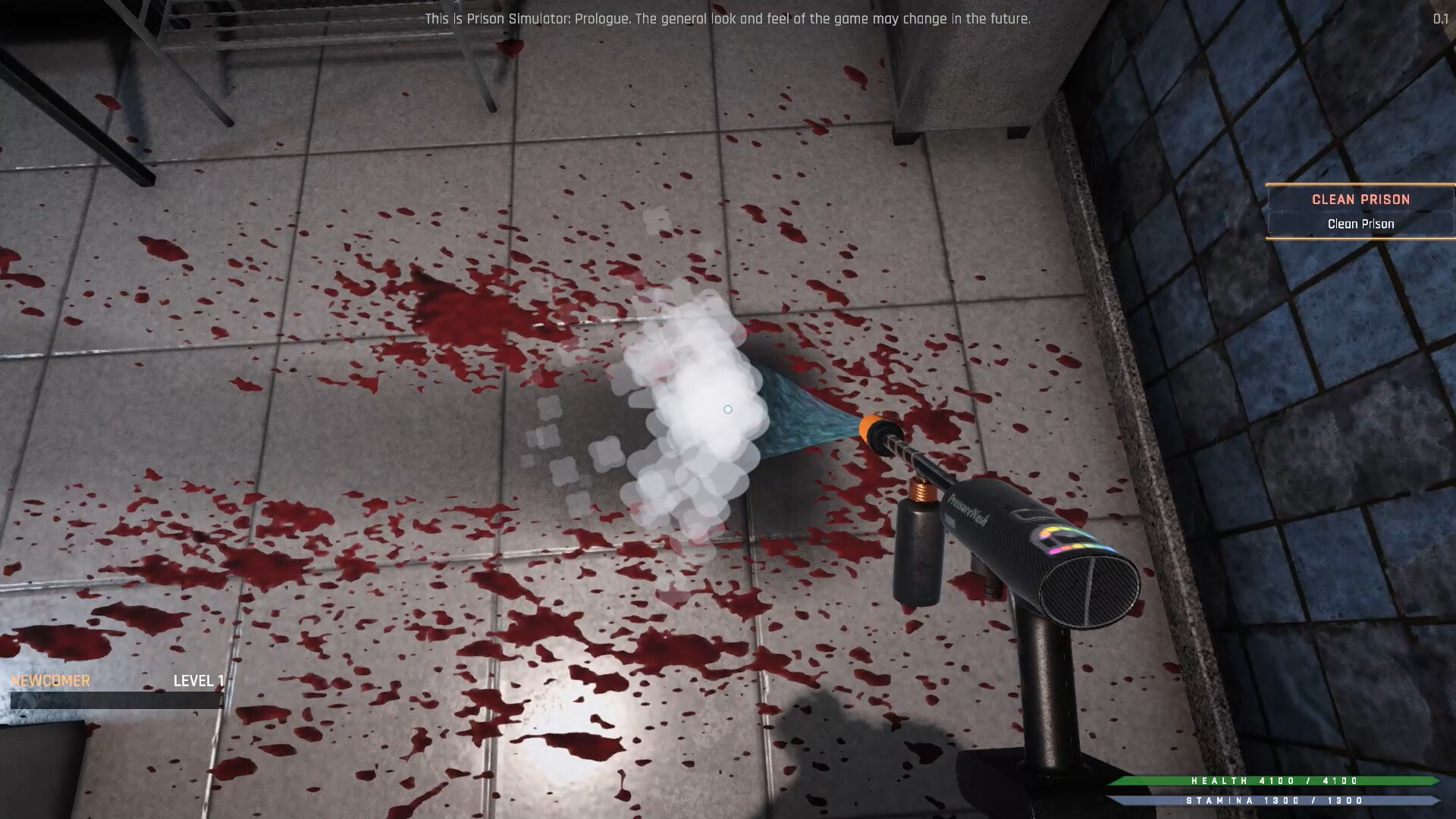Image resolution: width=1456 pixels, height=819 pixels.
Task: Click the prologue disclaimer message at top
Action: click(x=728, y=19)
